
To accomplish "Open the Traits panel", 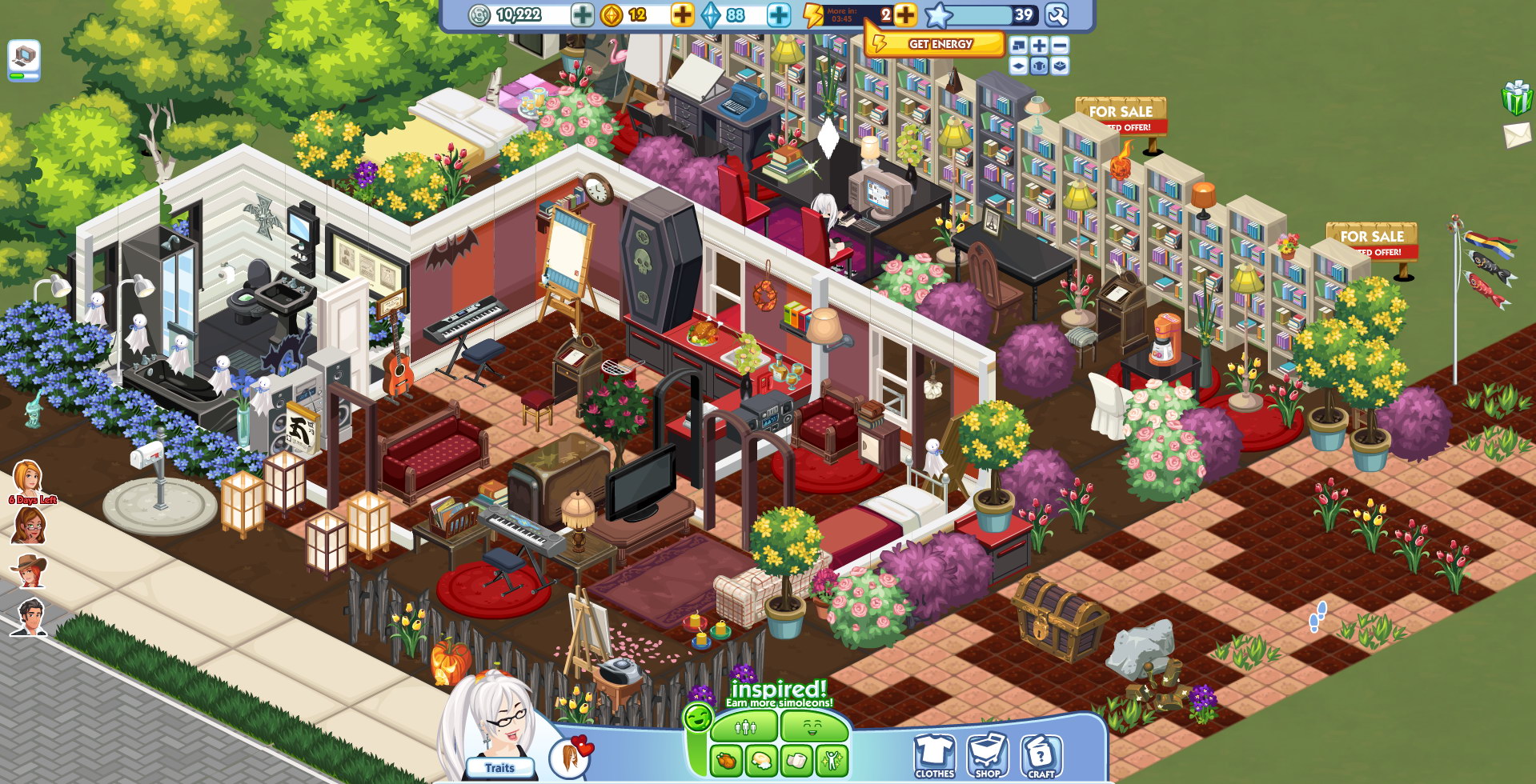I will pyautogui.click(x=499, y=768).
